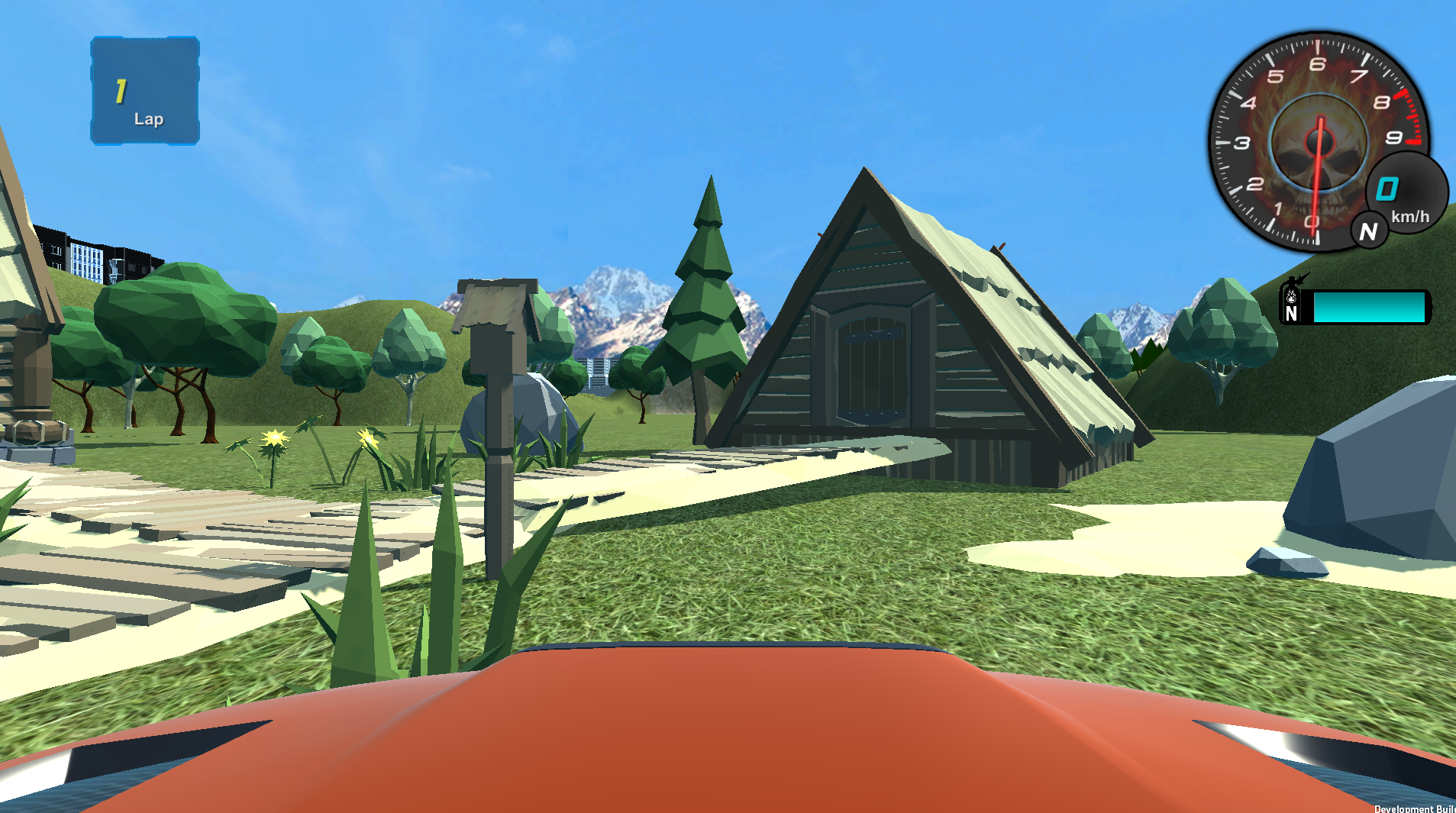Select the Lap label tab

point(149,119)
